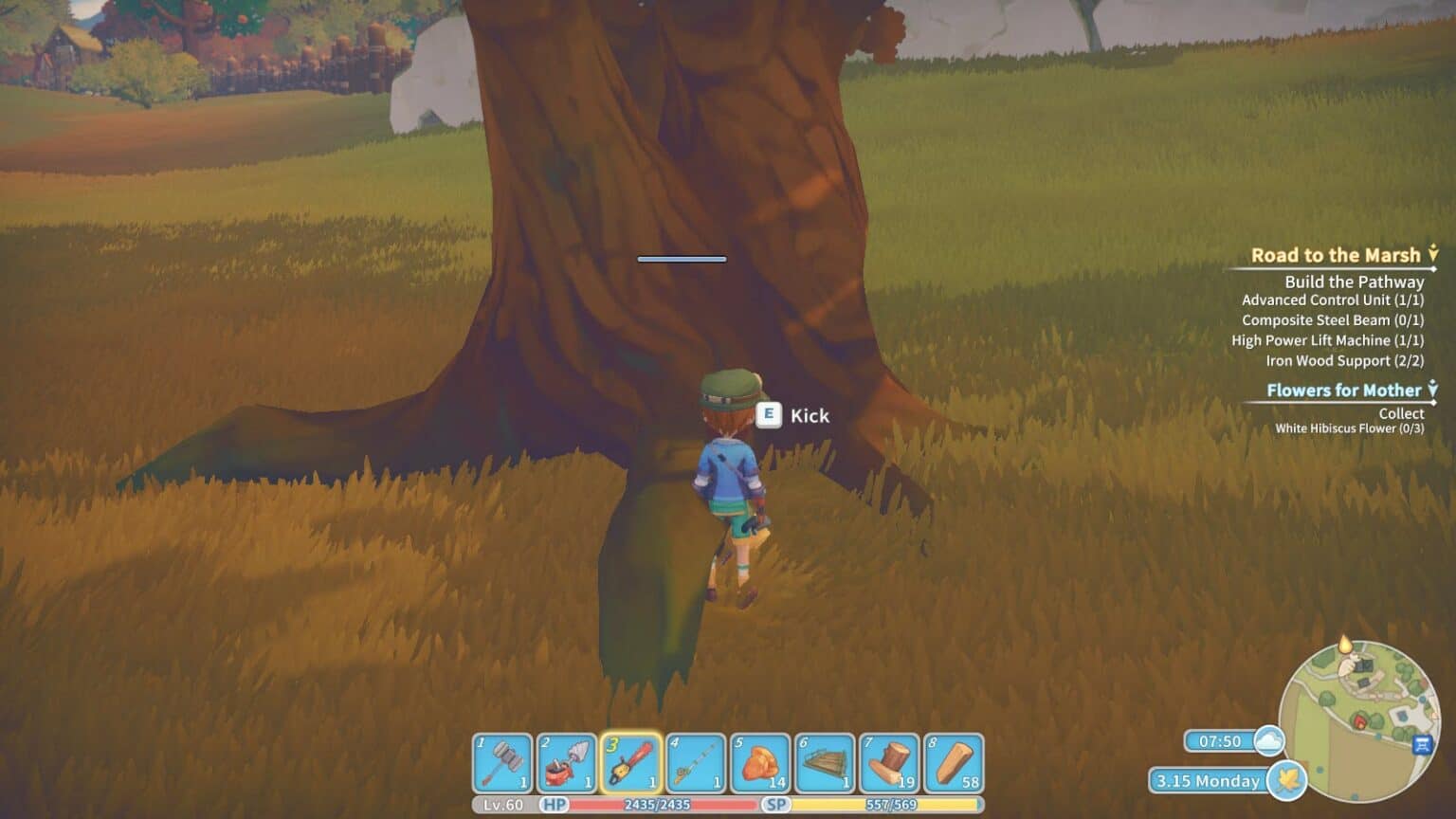
Task: Click the Build the Pathway objective text
Action: coord(1354,282)
